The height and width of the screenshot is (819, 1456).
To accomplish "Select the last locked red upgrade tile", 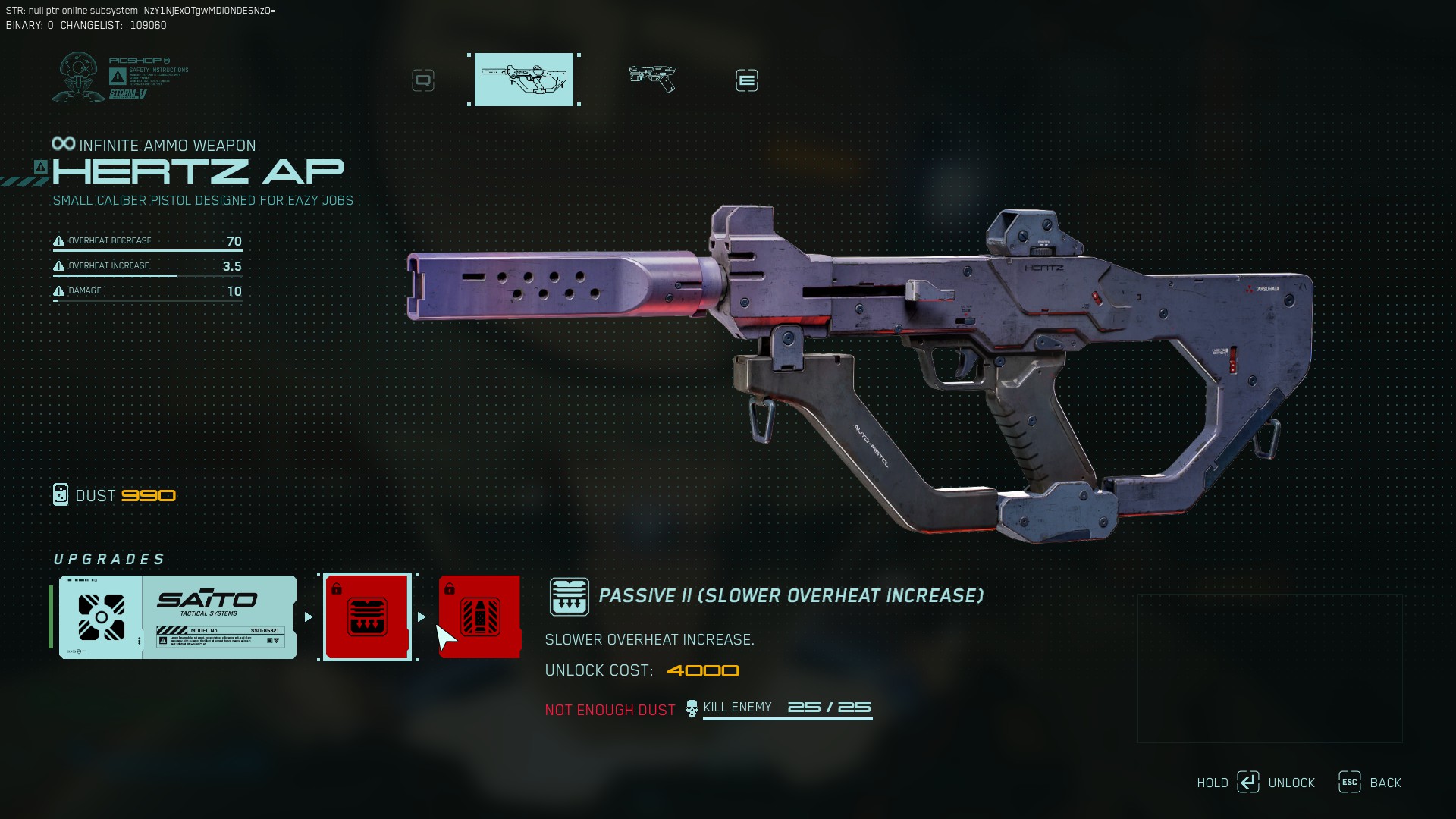I will [479, 617].
